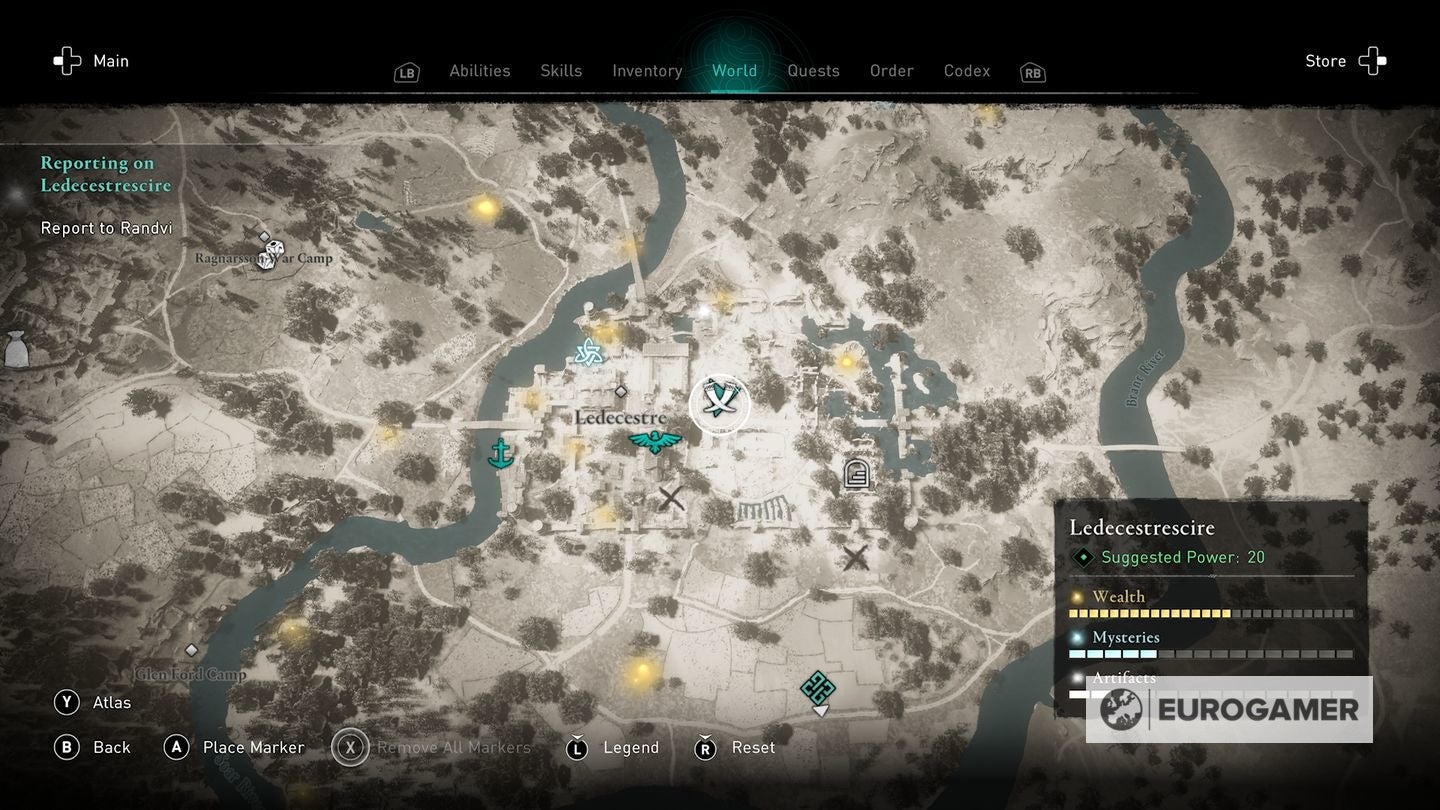
Task: Select the knotwork symbol above Ledecestre label
Action: point(589,353)
